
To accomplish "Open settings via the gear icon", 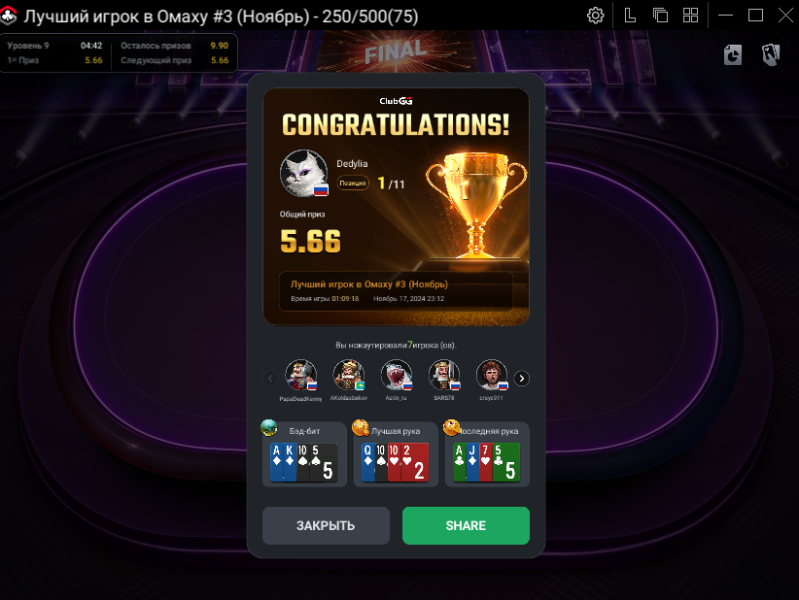I will click(x=595, y=15).
